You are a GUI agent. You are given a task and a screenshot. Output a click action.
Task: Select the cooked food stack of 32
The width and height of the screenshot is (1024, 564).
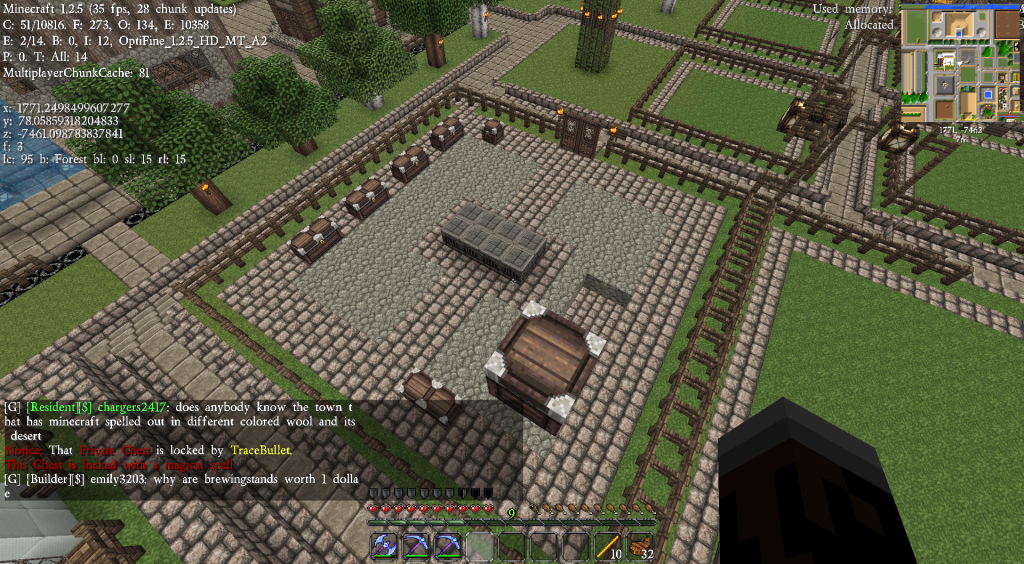pos(640,546)
